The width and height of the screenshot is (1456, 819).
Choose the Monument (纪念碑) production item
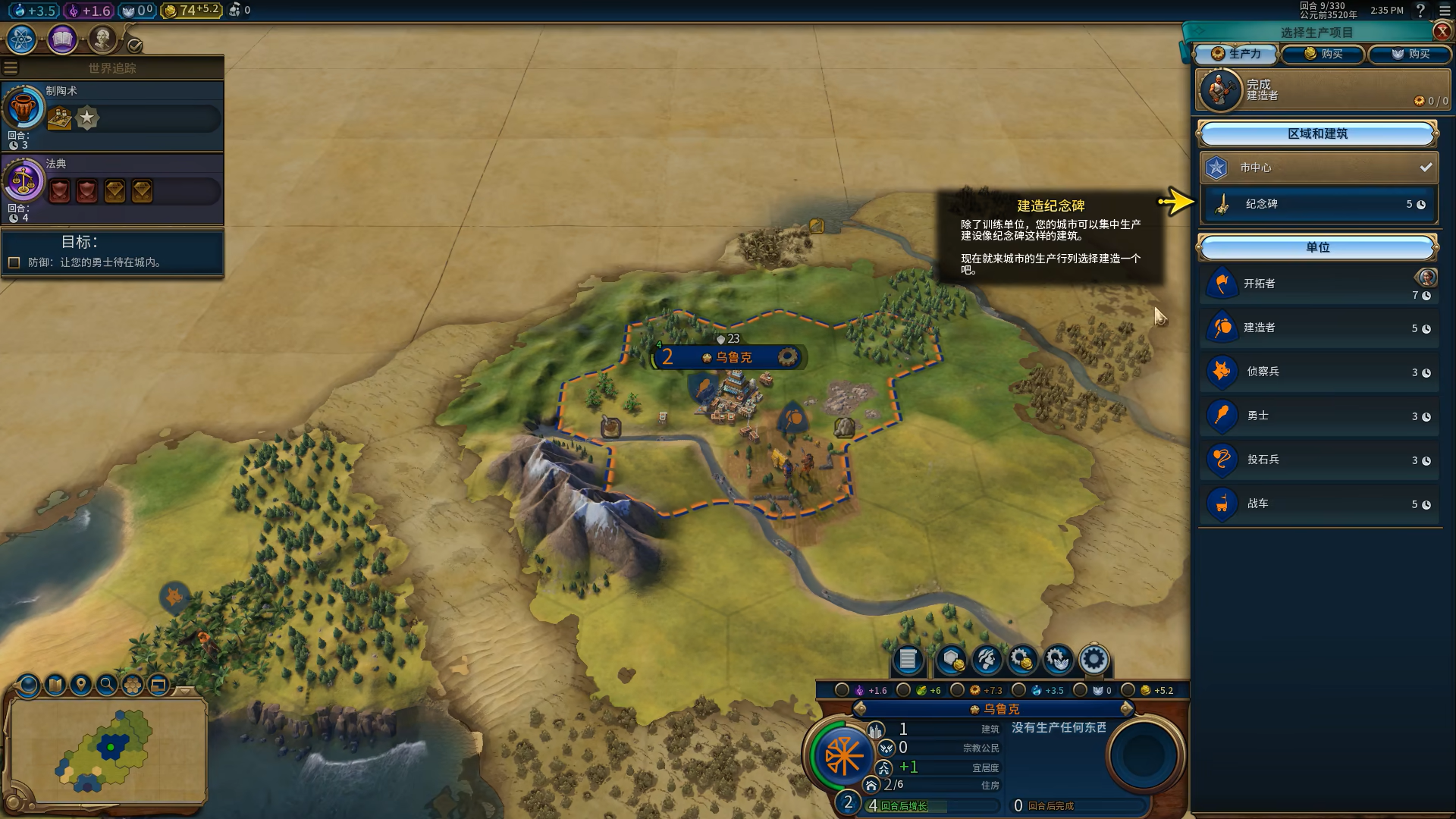click(x=1318, y=204)
